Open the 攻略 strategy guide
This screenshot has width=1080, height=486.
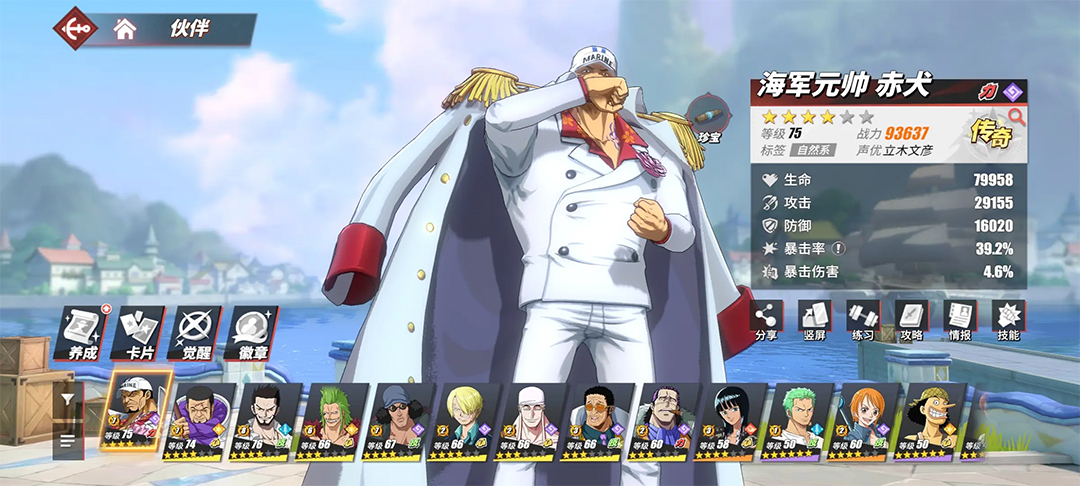point(911,320)
